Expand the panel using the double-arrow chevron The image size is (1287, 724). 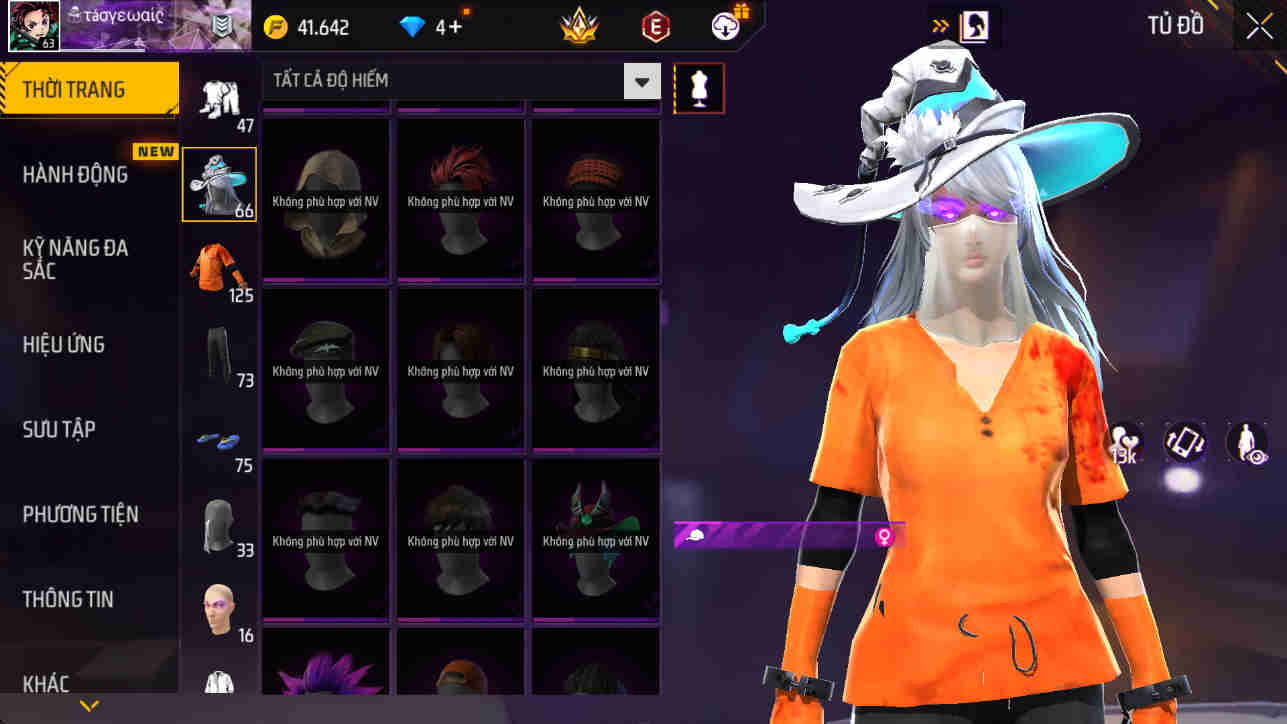[x=938, y=24]
